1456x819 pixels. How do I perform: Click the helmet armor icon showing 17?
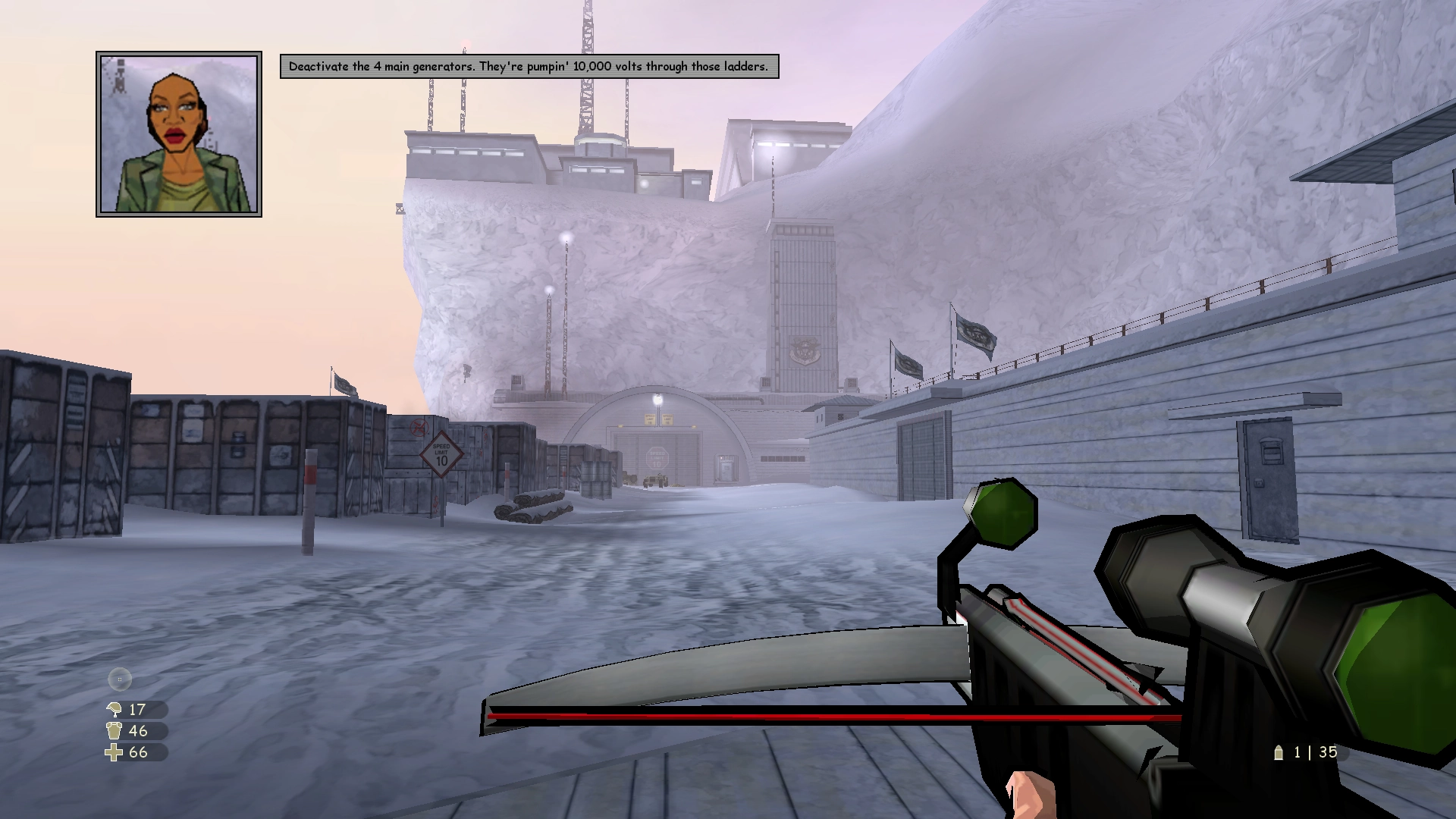(x=114, y=711)
